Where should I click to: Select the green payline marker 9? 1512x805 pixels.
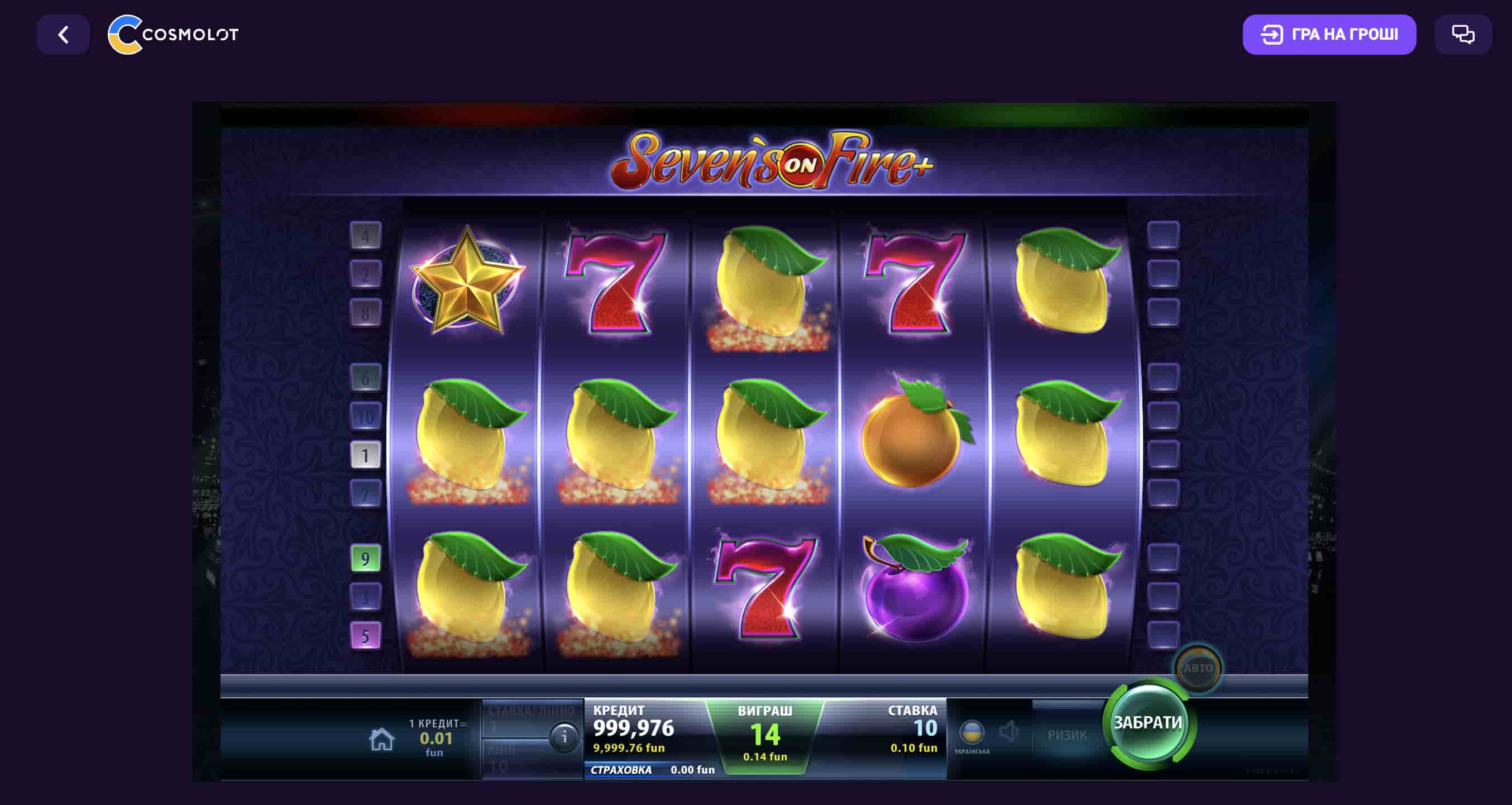(365, 559)
